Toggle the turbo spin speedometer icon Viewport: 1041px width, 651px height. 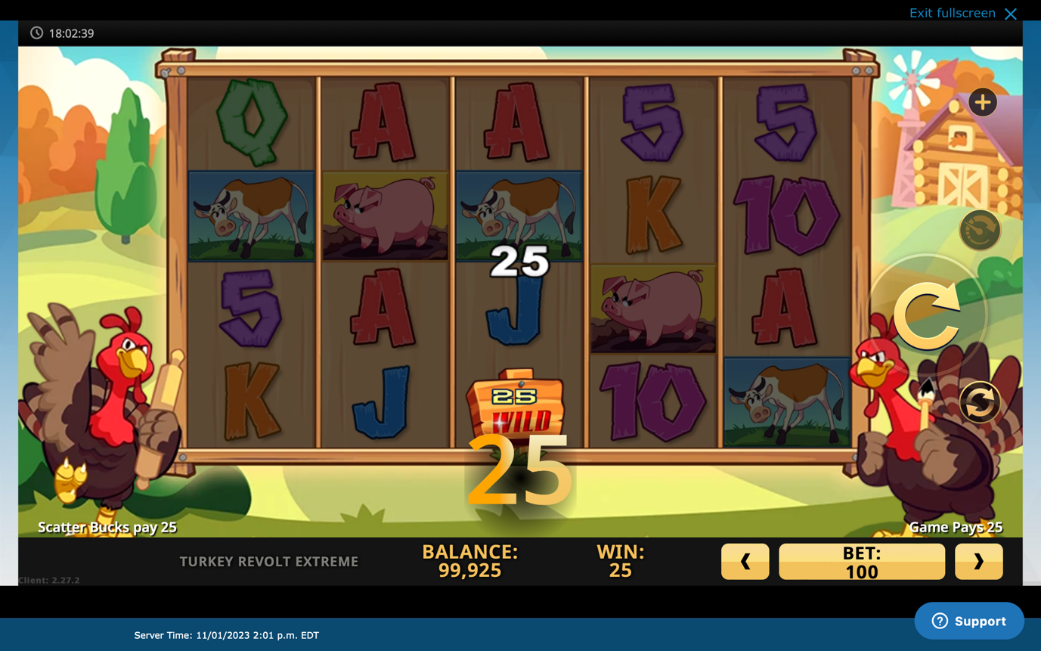980,230
